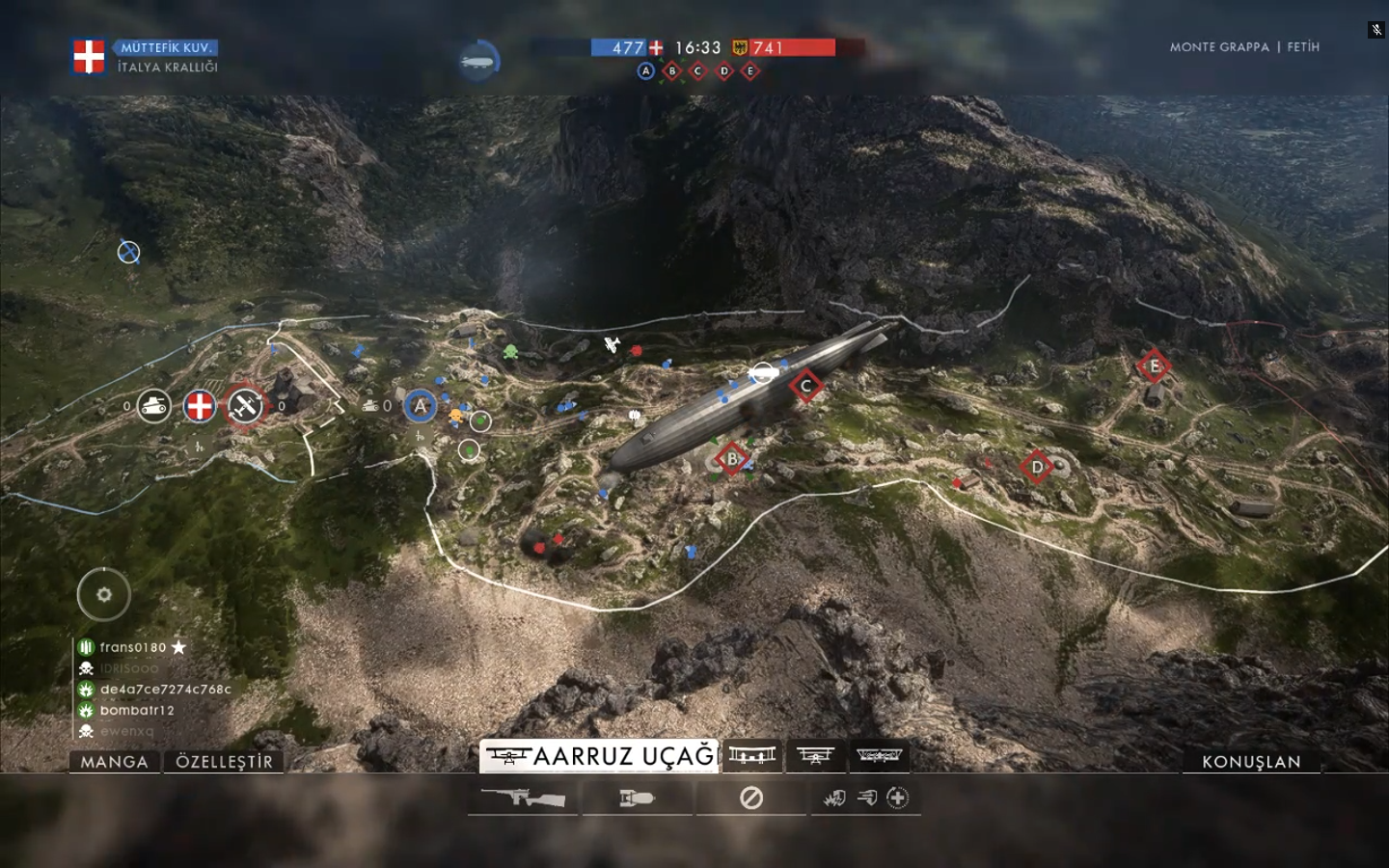The width and height of the screenshot is (1389, 868).
Task: Spawn on capture point A
Action: tap(420, 406)
